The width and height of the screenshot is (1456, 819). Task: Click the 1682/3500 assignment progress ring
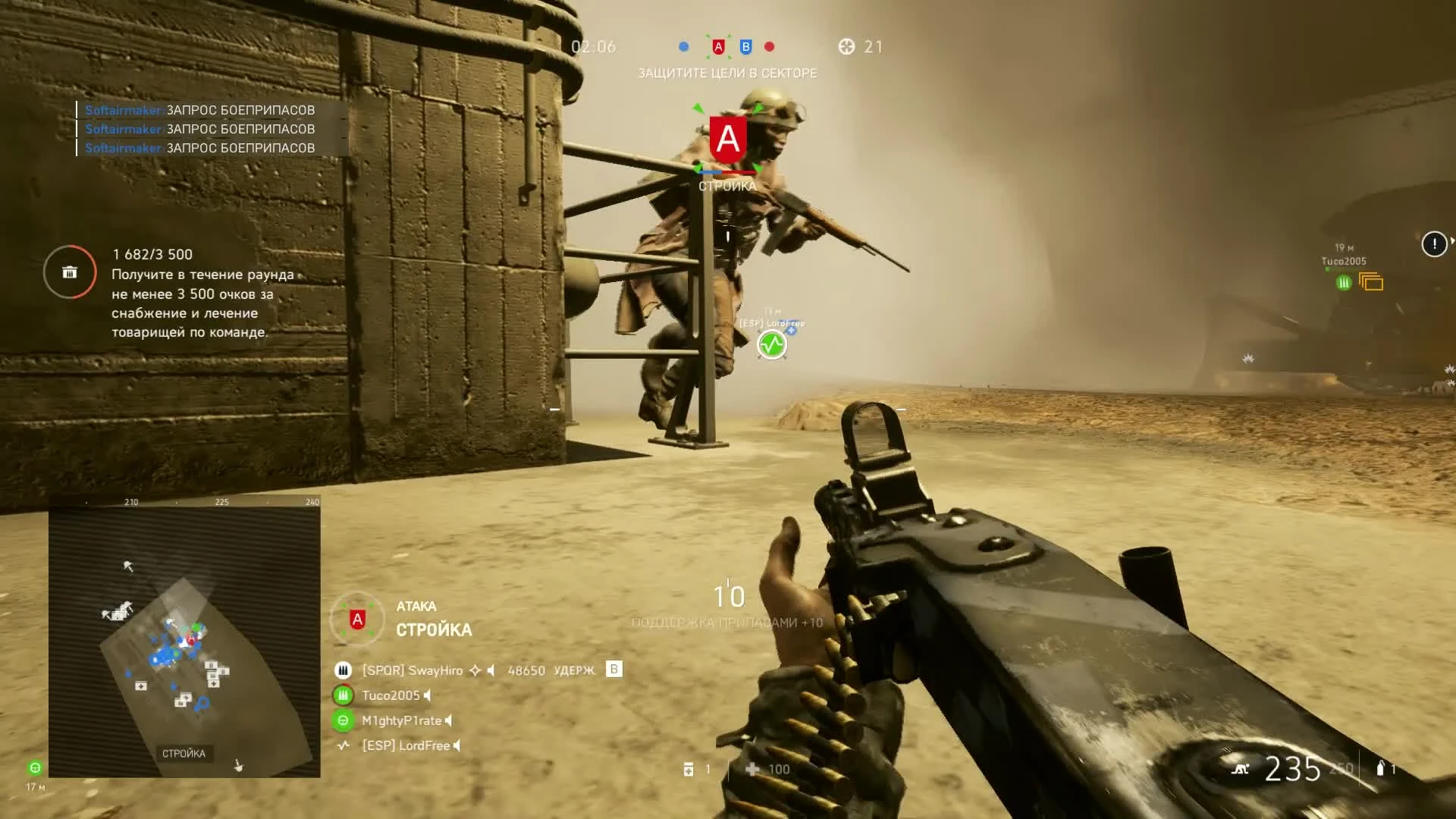pos(69,272)
